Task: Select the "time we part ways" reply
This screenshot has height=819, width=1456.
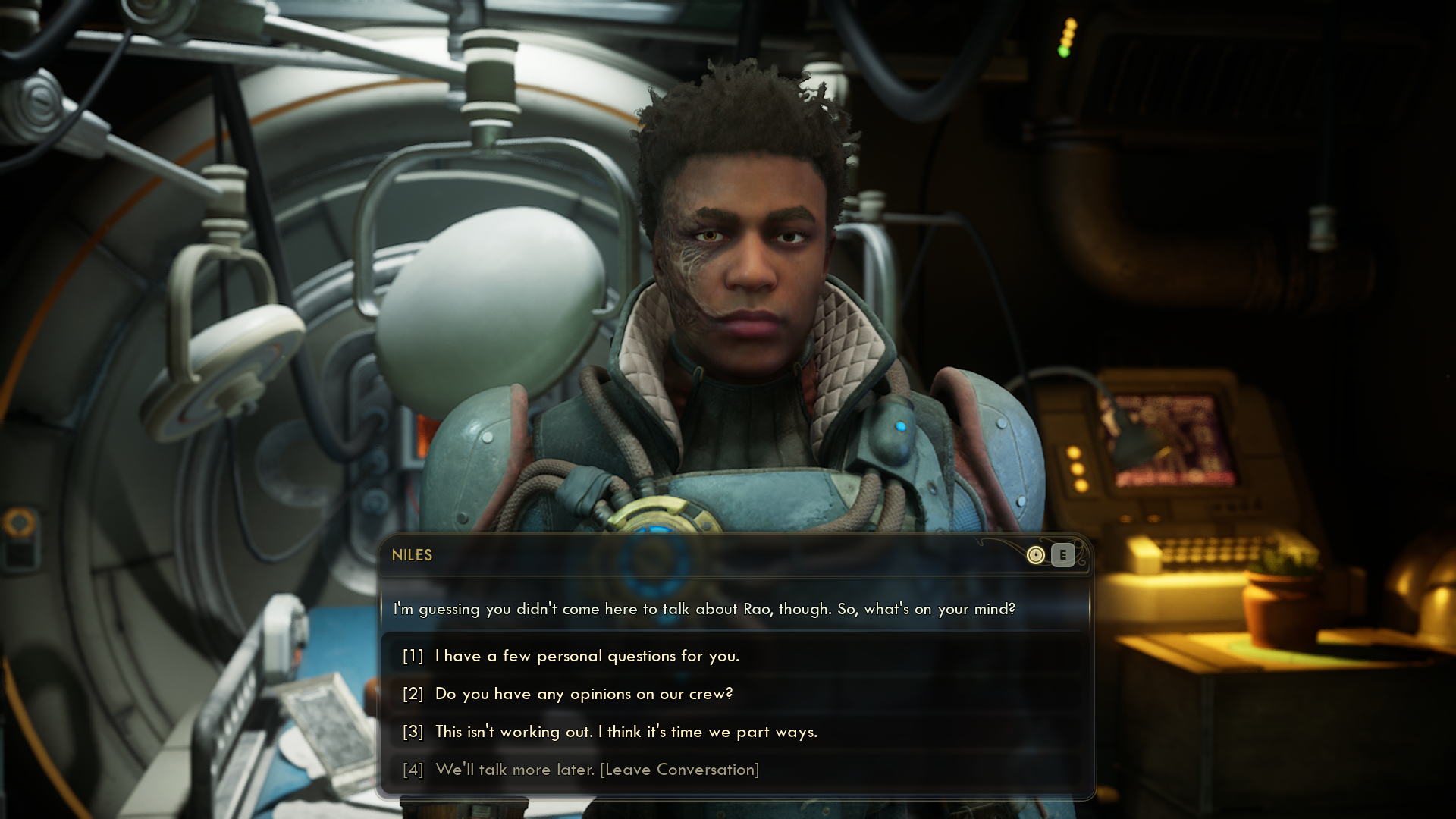Action: (626, 732)
